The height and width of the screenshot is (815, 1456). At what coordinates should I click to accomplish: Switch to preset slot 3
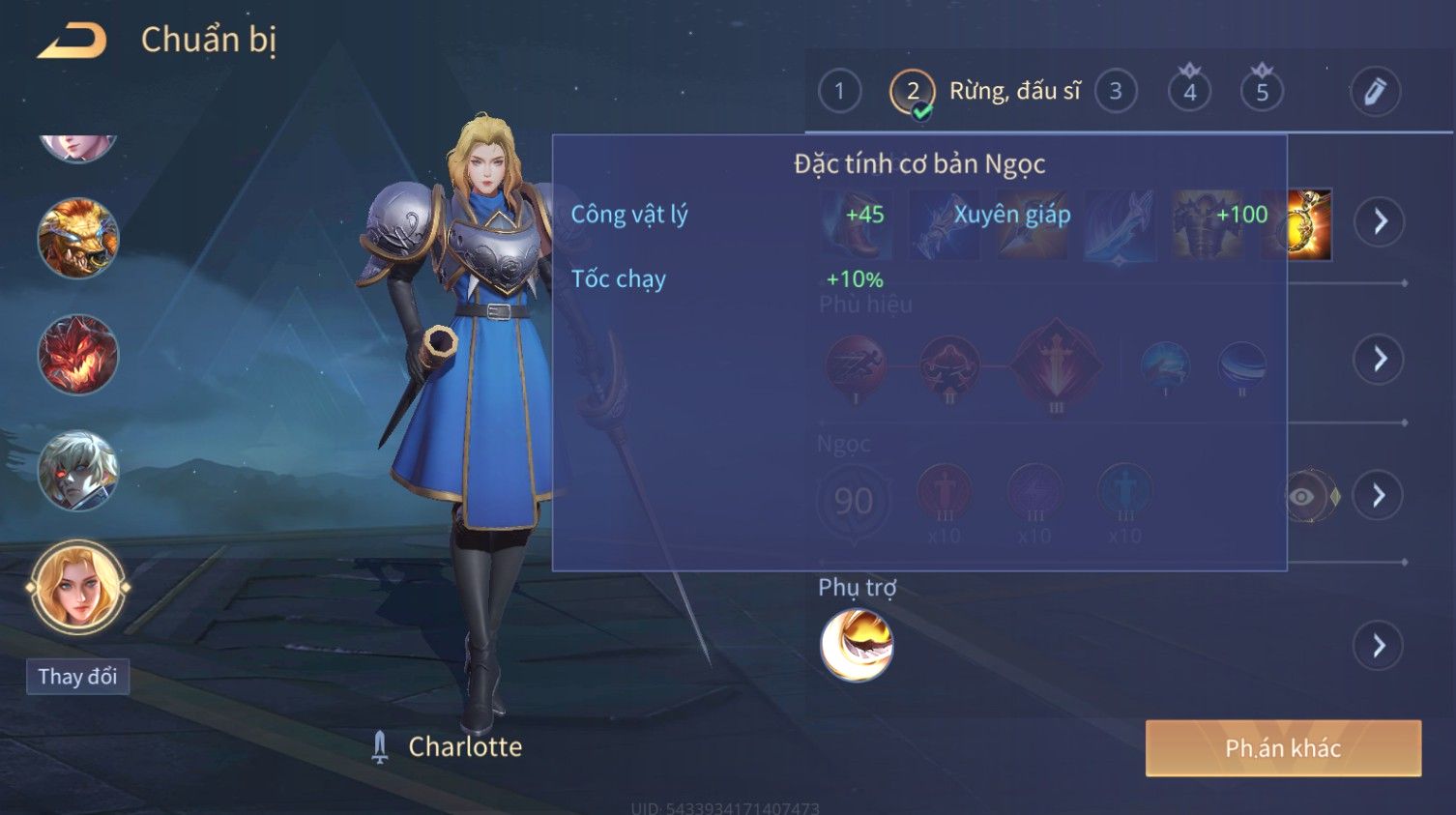tap(1116, 92)
